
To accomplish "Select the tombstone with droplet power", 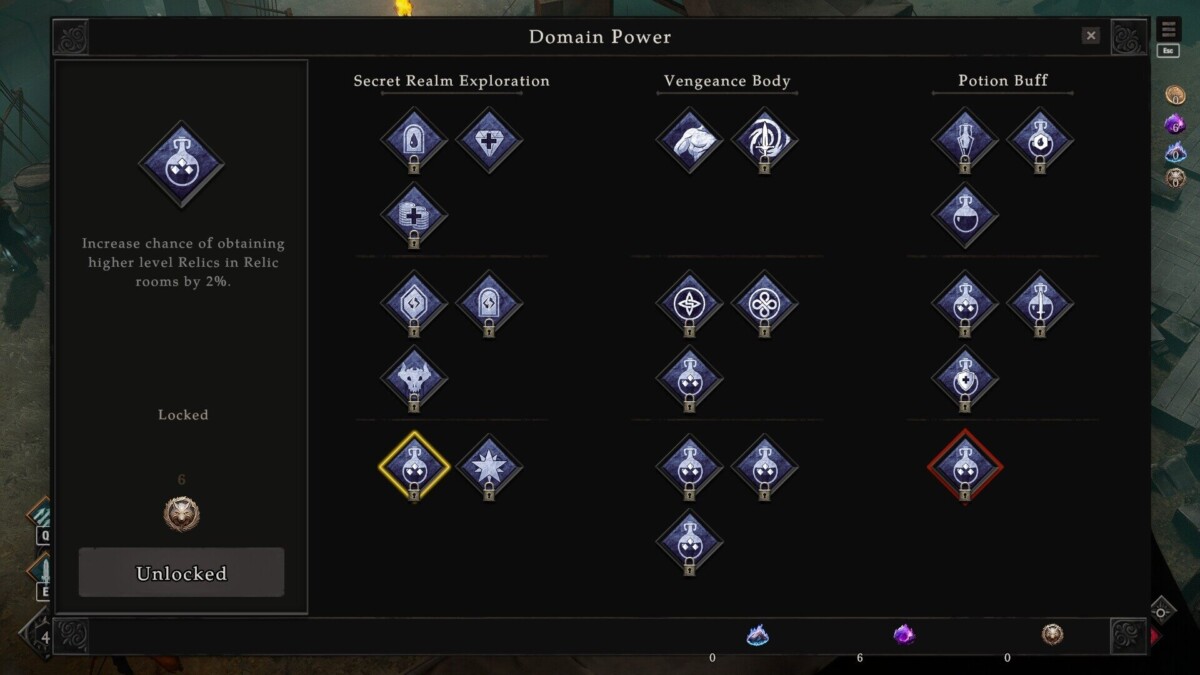I will (414, 140).
